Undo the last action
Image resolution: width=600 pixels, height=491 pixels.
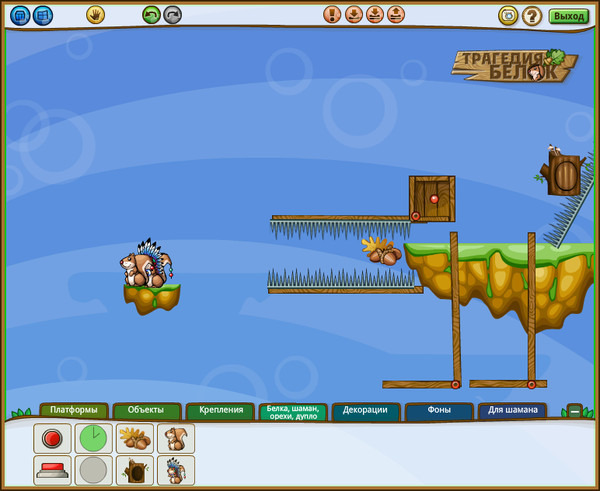tap(151, 15)
